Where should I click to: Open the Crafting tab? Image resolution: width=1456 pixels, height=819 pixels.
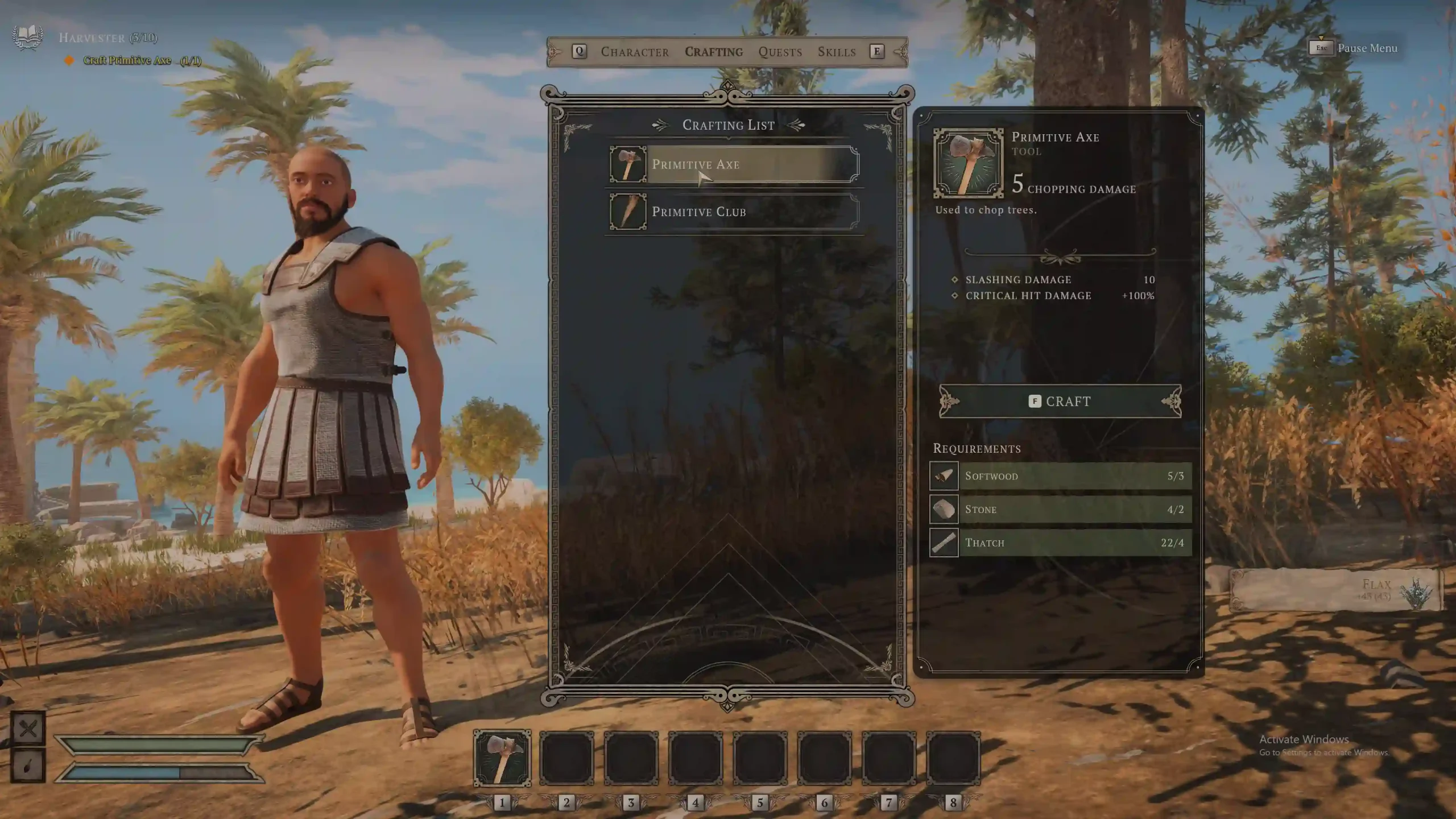point(714,52)
